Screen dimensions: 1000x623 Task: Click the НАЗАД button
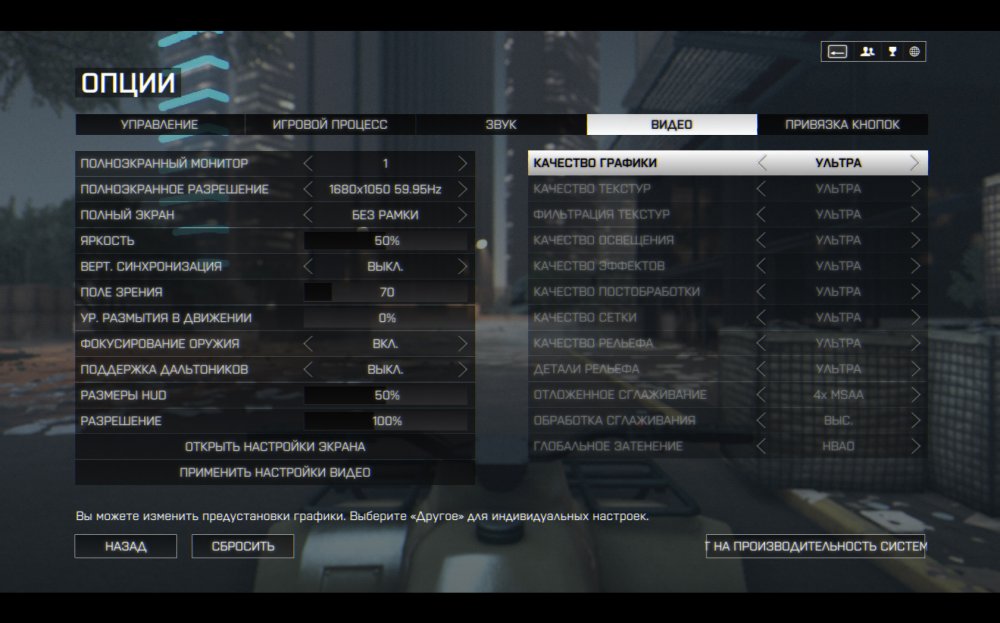(125, 547)
